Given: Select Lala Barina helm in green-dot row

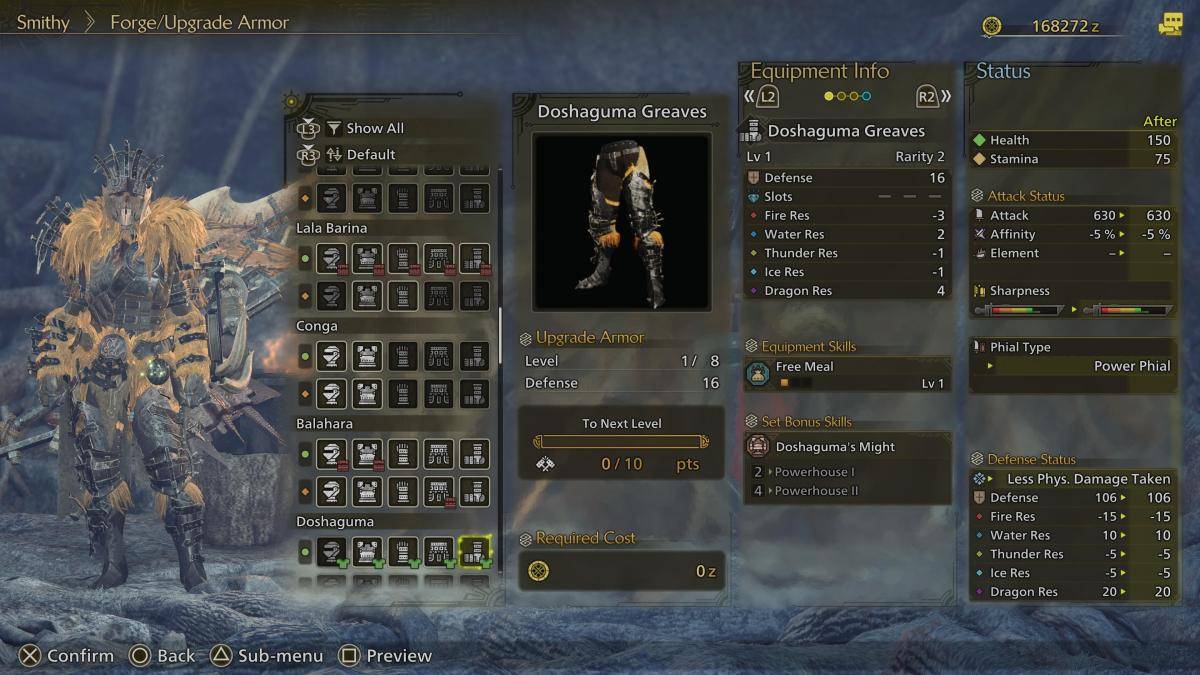Looking at the screenshot, I should [x=332, y=258].
